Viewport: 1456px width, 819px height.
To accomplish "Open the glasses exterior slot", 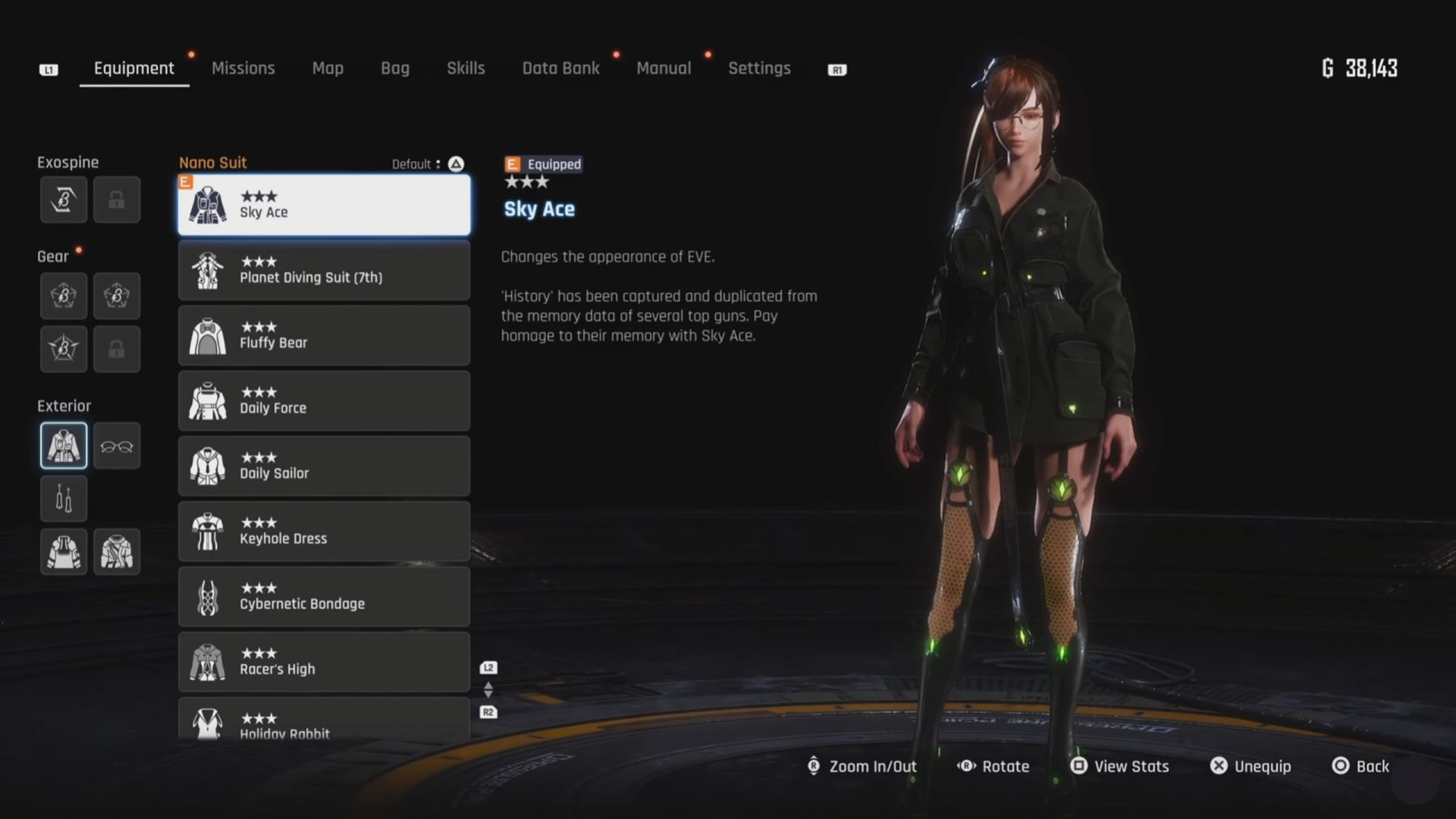I will [x=117, y=446].
